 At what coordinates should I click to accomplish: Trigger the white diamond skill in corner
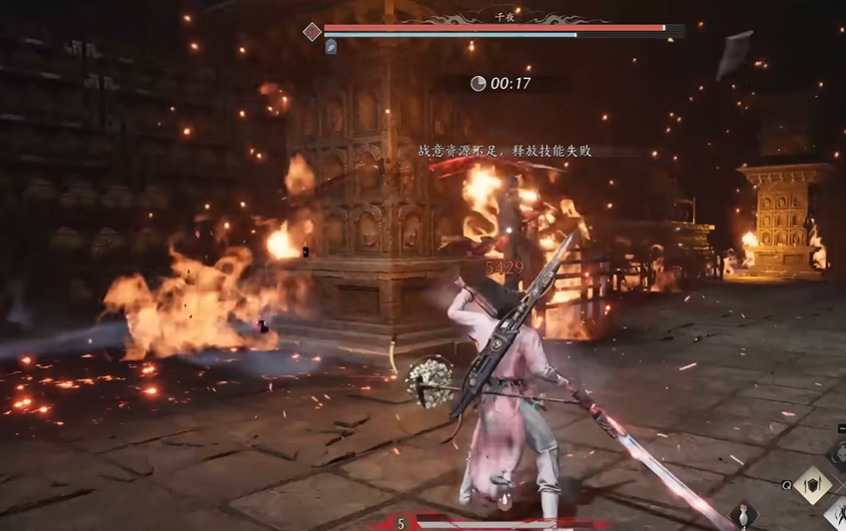pyautogui.click(x=836, y=512)
